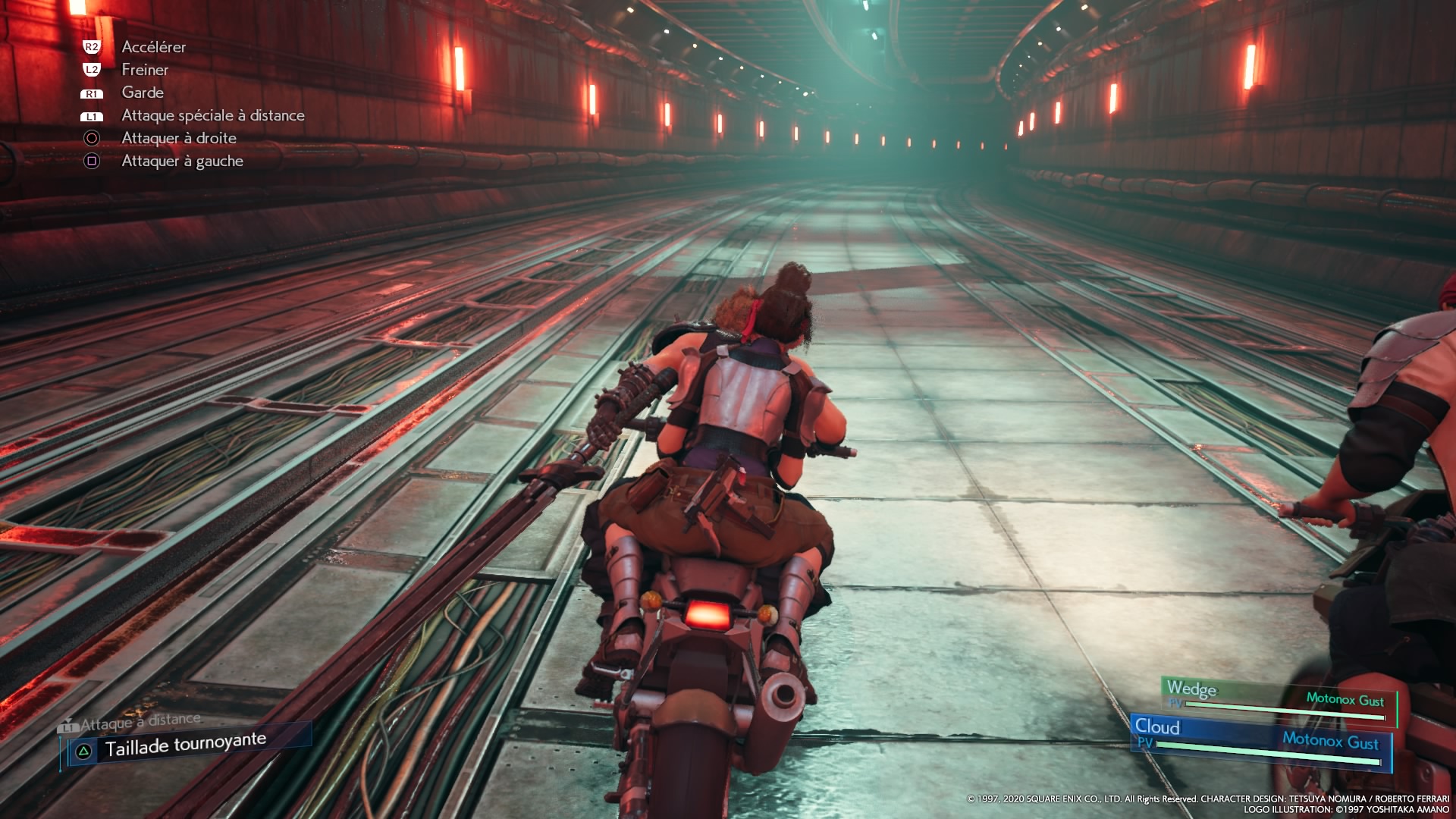Select Wedge's party status panel
Screen dimensions: 1456x819
pos(1277,699)
